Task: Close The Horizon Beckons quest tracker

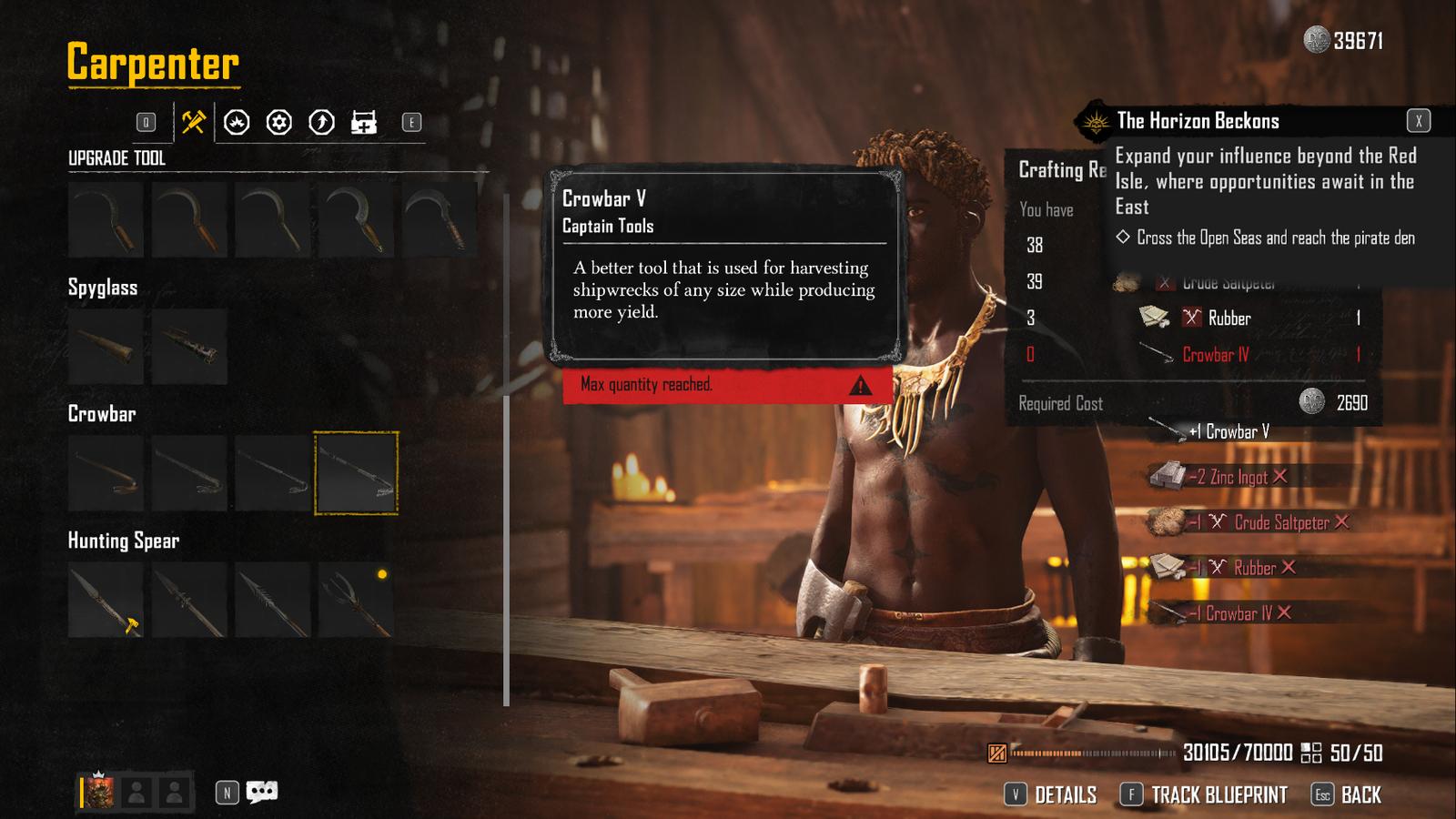Action: point(1418,121)
